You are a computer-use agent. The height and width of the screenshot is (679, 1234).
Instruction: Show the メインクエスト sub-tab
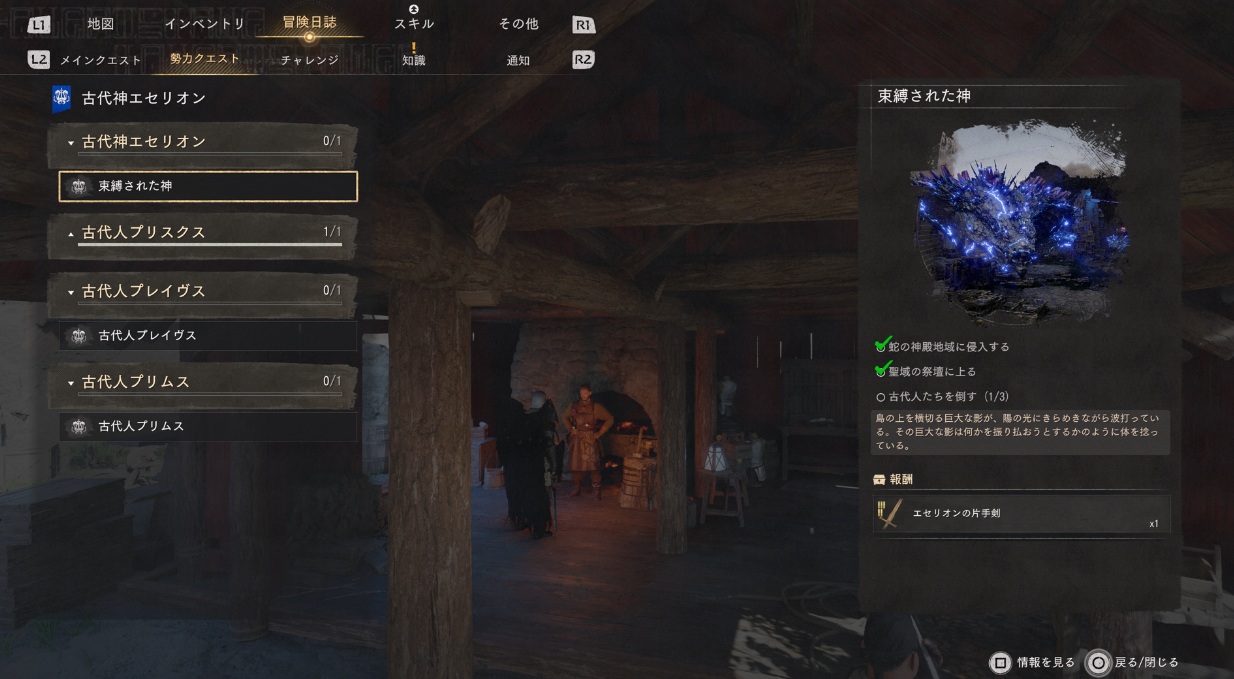[99, 60]
